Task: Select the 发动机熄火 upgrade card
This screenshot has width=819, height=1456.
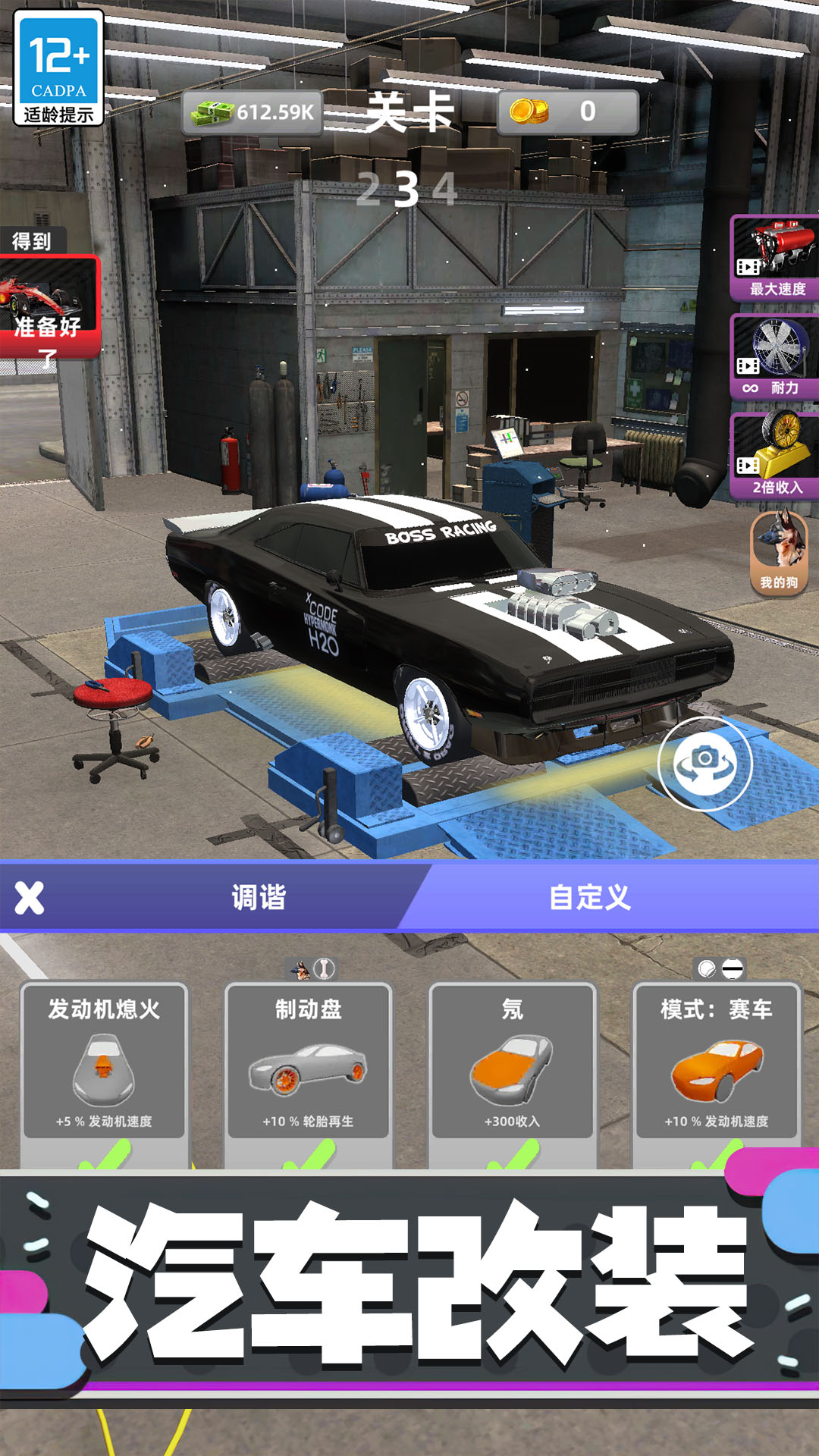Action: coord(104,1062)
